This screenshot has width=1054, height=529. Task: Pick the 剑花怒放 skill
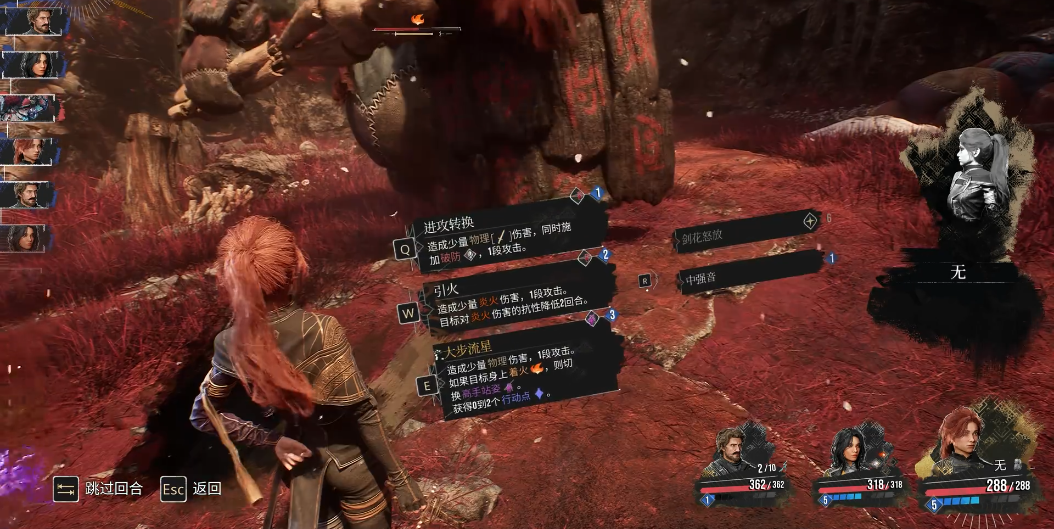point(745,237)
